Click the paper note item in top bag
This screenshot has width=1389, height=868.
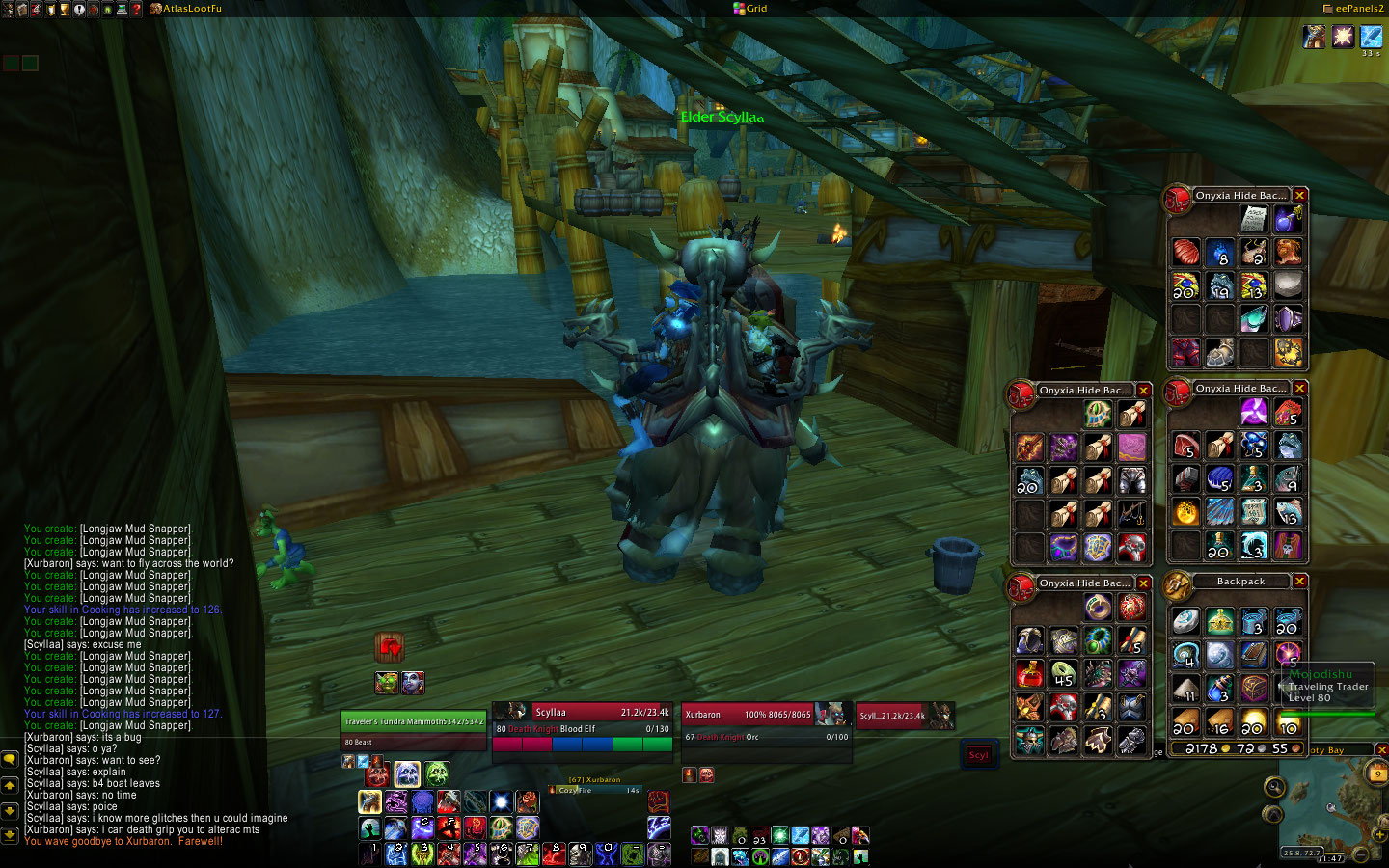(x=1254, y=219)
